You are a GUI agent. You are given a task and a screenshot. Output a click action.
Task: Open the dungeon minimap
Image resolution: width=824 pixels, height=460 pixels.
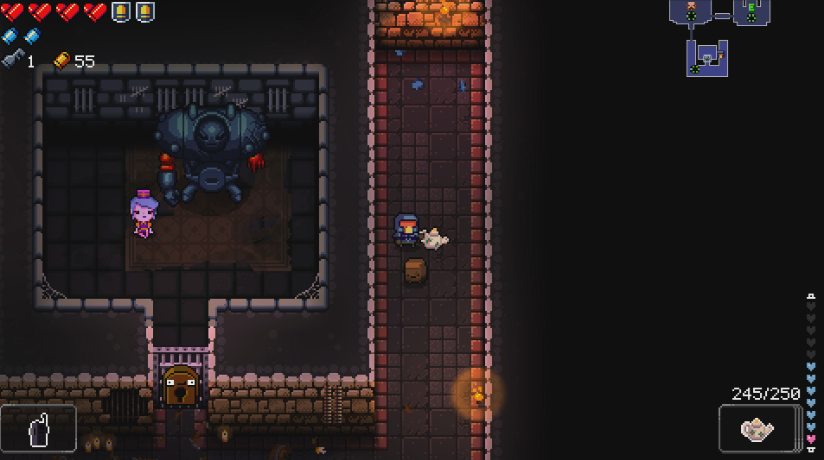click(x=720, y=37)
